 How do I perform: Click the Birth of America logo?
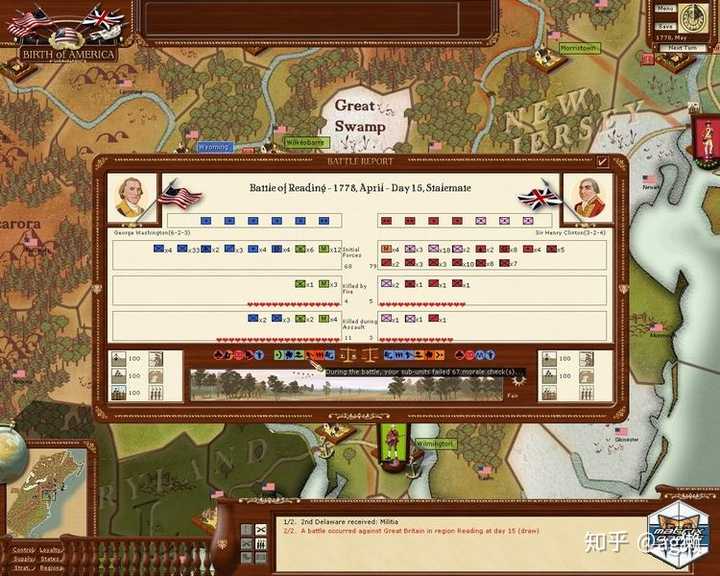click(x=69, y=53)
